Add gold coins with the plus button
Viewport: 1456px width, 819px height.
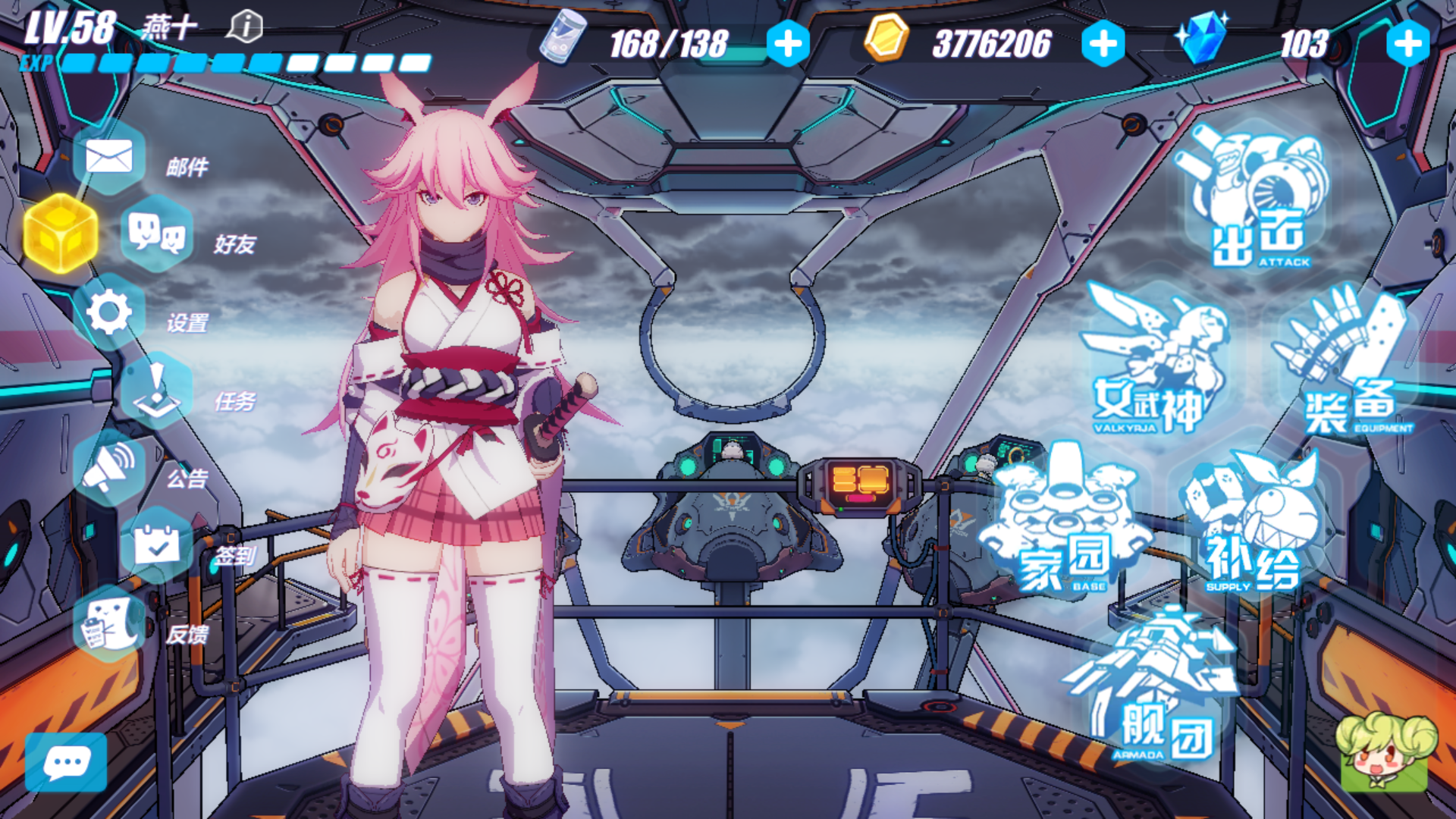pos(1103,43)
